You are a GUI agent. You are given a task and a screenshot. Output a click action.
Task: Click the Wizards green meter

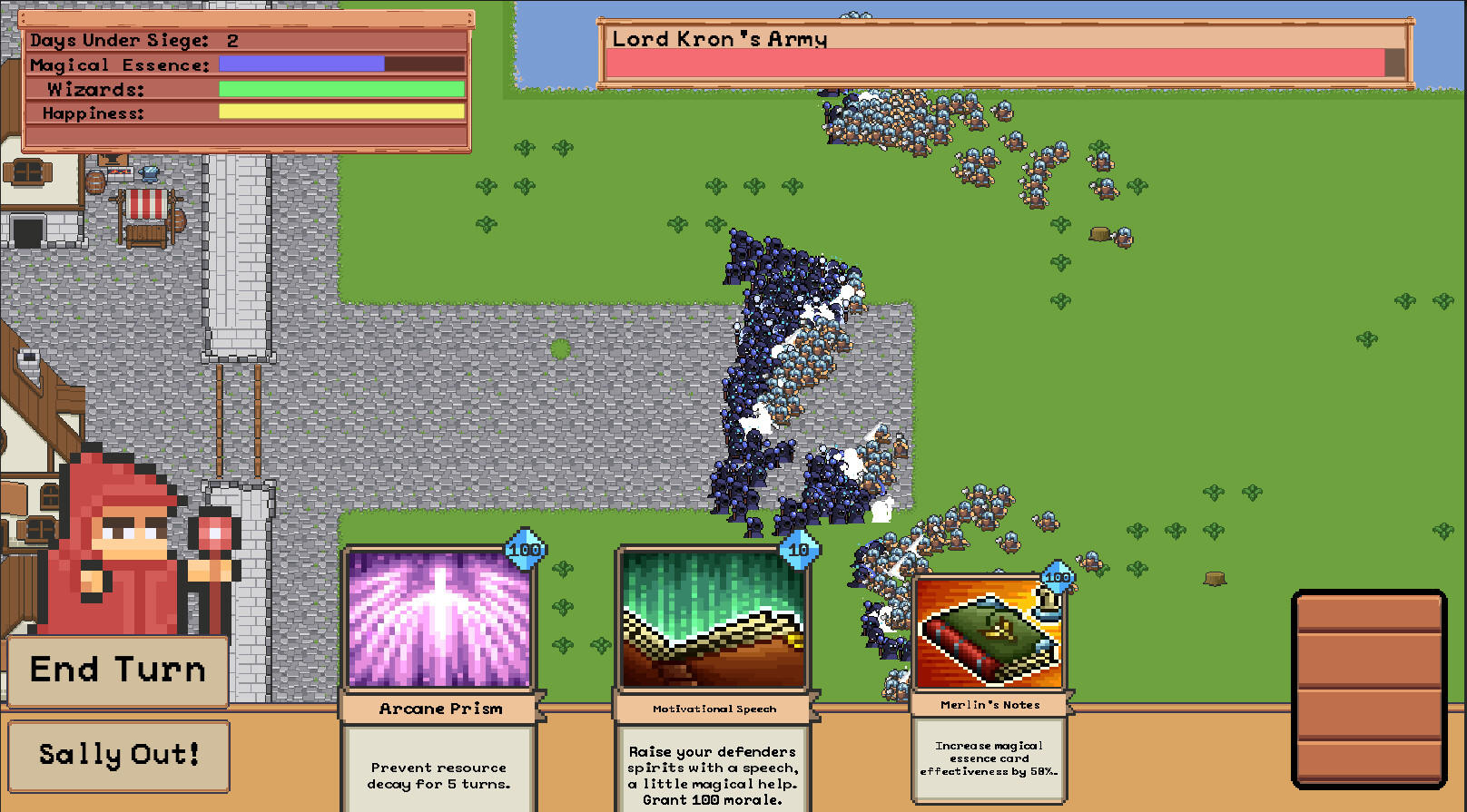341,89
